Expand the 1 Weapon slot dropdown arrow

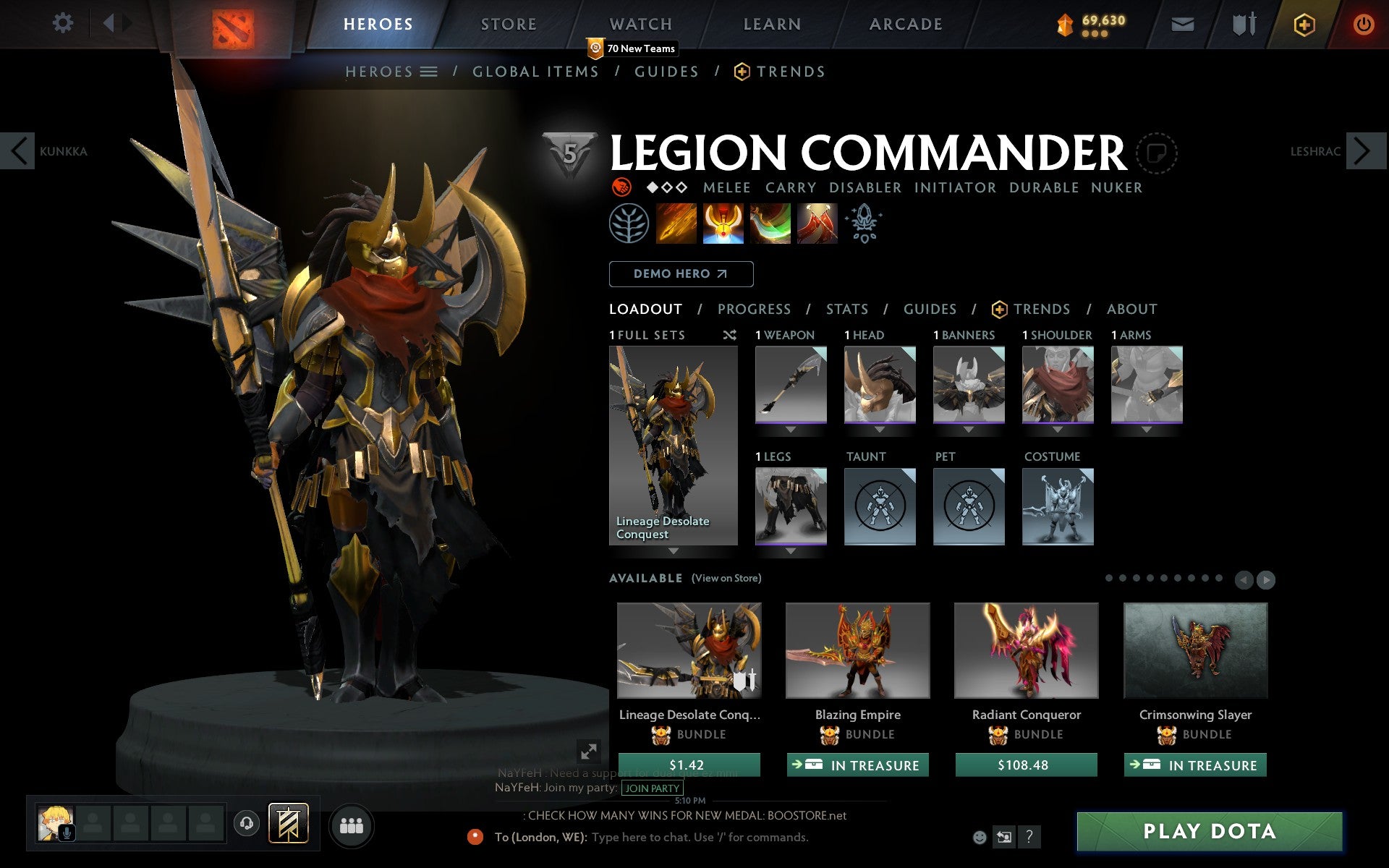point(790,428)
